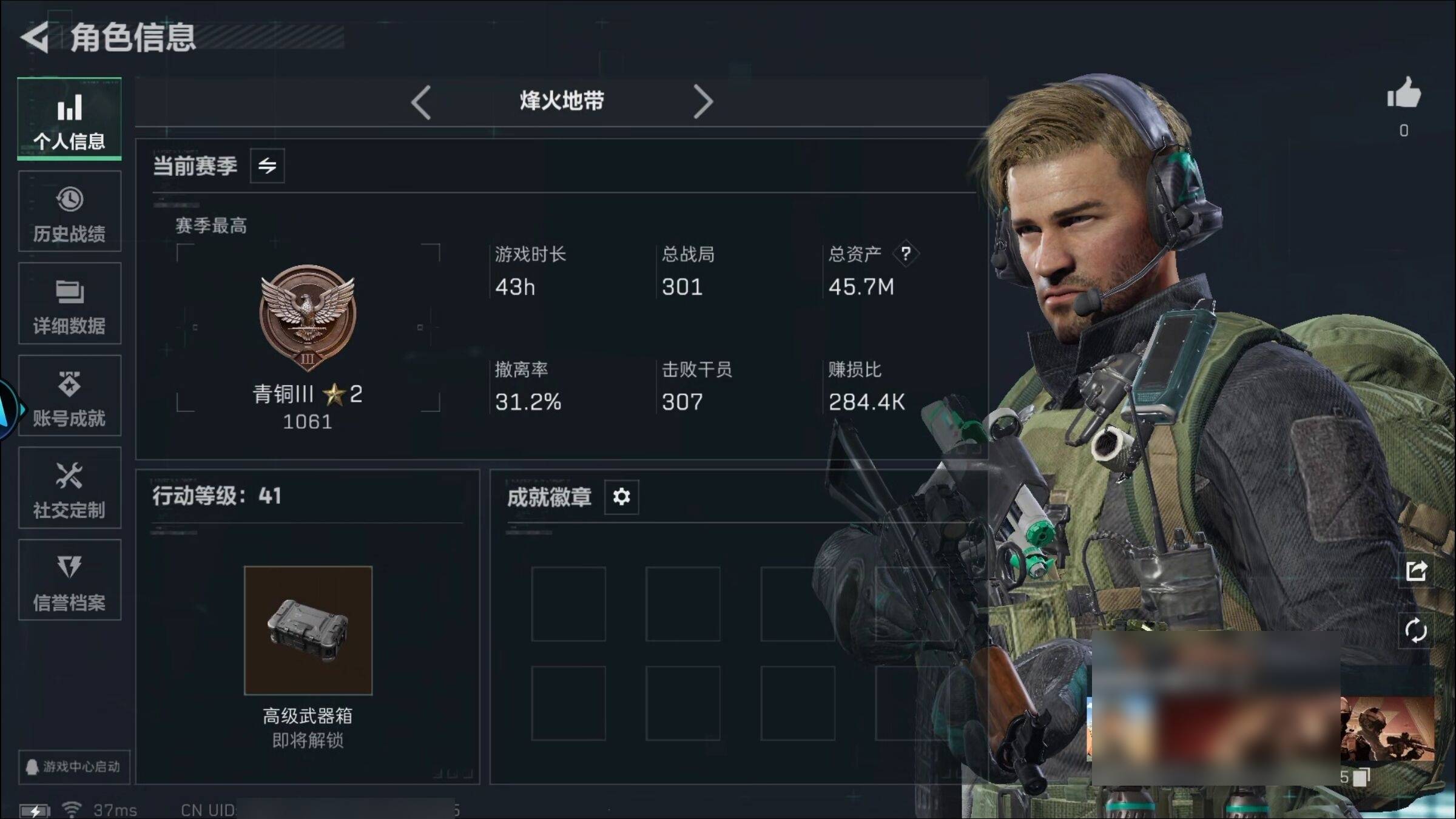1456x819 pixels.
Task: Select the 社交定制 tab
Action: click(x=69, y=488)
